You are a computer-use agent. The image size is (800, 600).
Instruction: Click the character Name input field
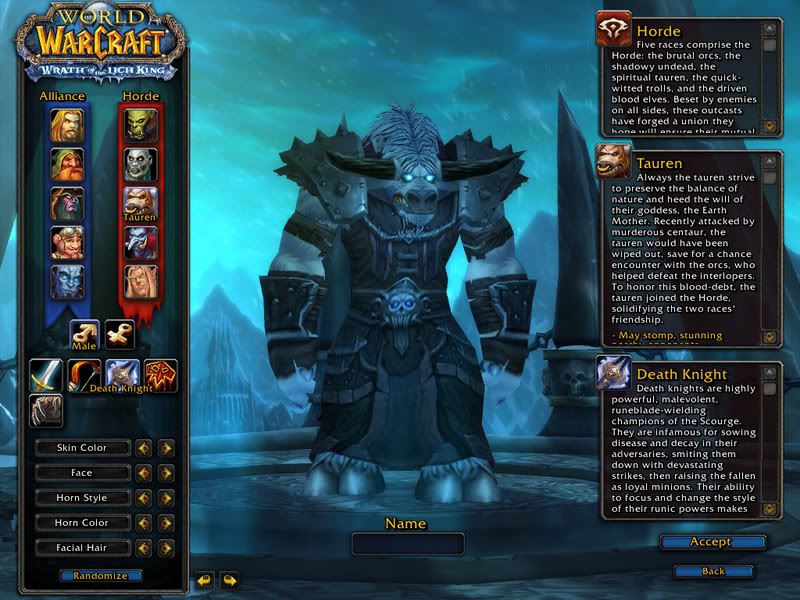point(407,544)
